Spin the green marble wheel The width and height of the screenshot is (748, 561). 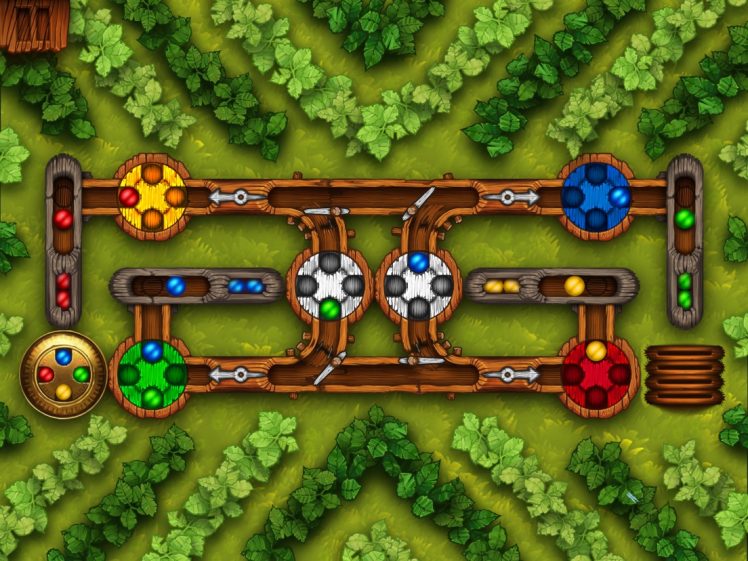click(152, 375)
